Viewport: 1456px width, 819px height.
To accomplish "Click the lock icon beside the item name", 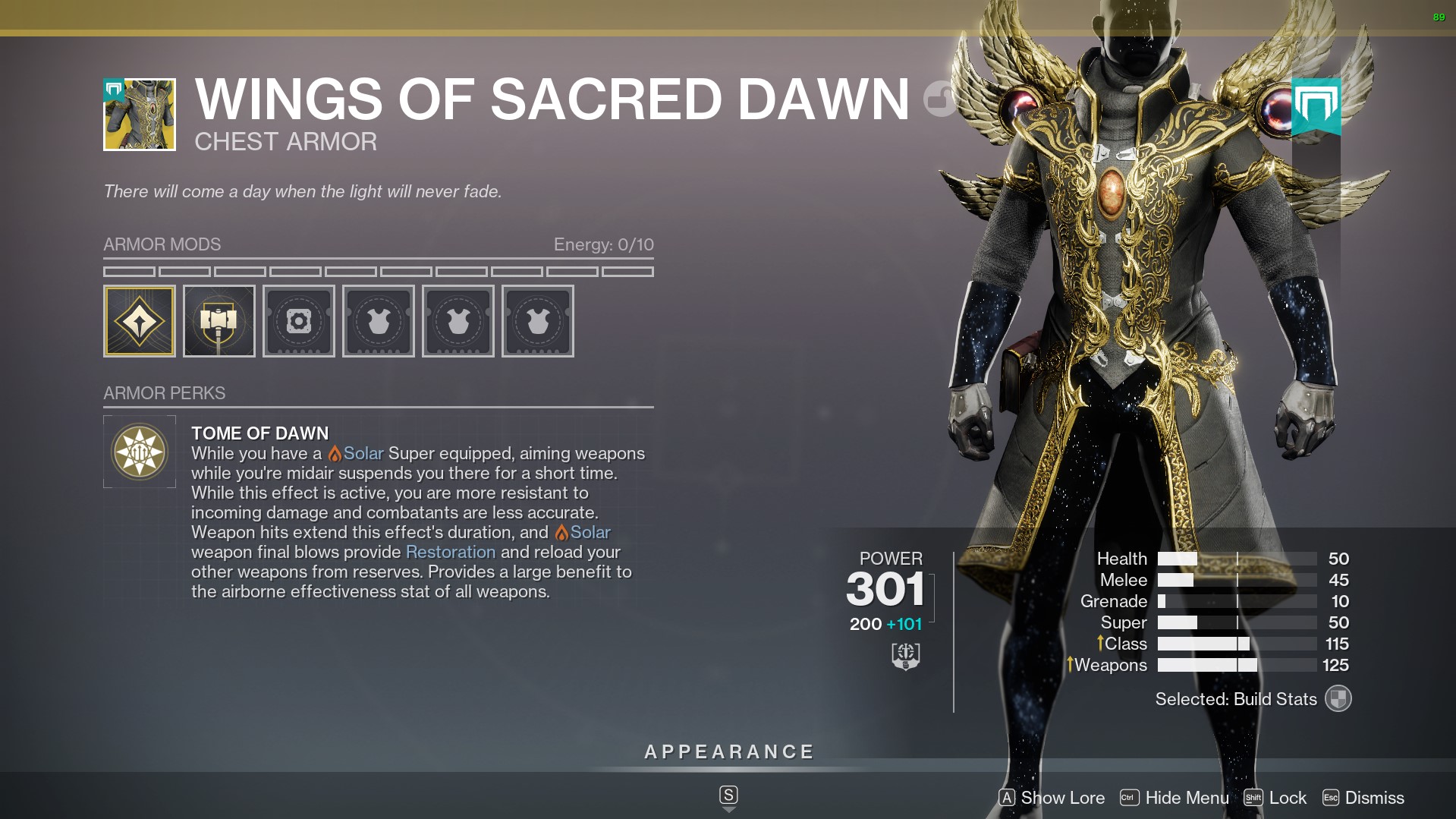I will pos(940,99).
